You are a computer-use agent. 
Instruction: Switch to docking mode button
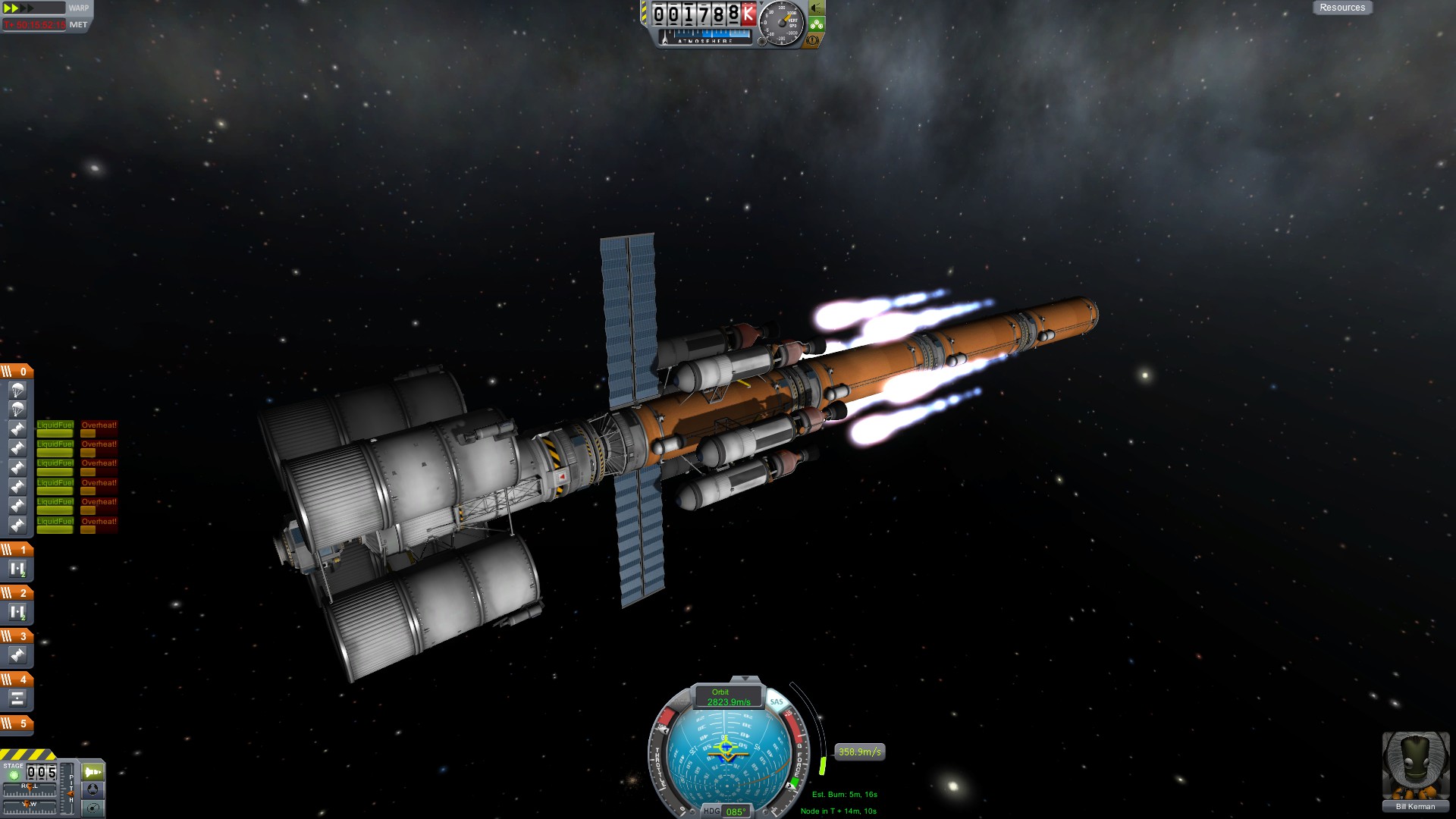93,789
